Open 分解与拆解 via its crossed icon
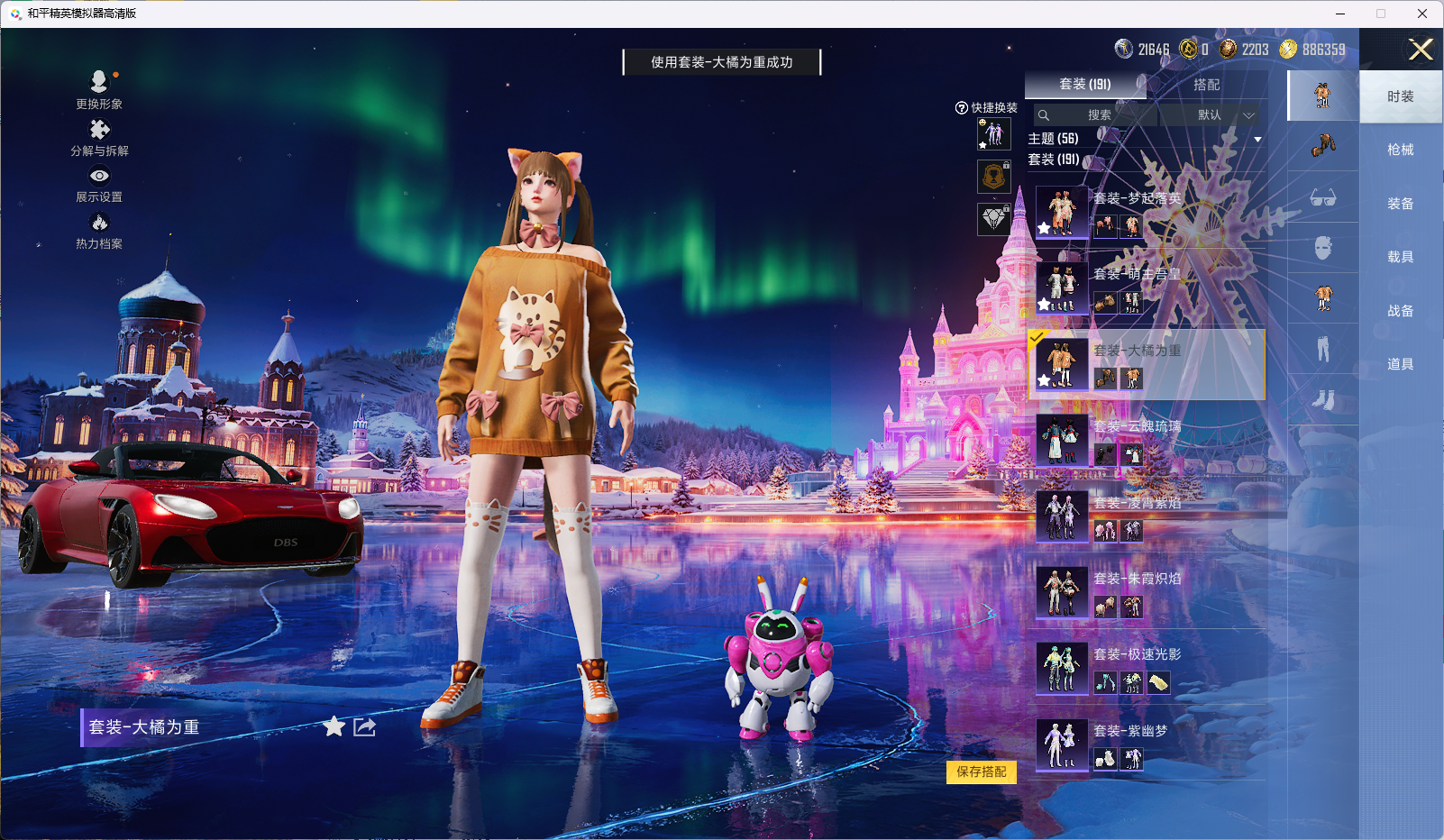Viewport: 1444px width, 840px height. tap(99, 129)
